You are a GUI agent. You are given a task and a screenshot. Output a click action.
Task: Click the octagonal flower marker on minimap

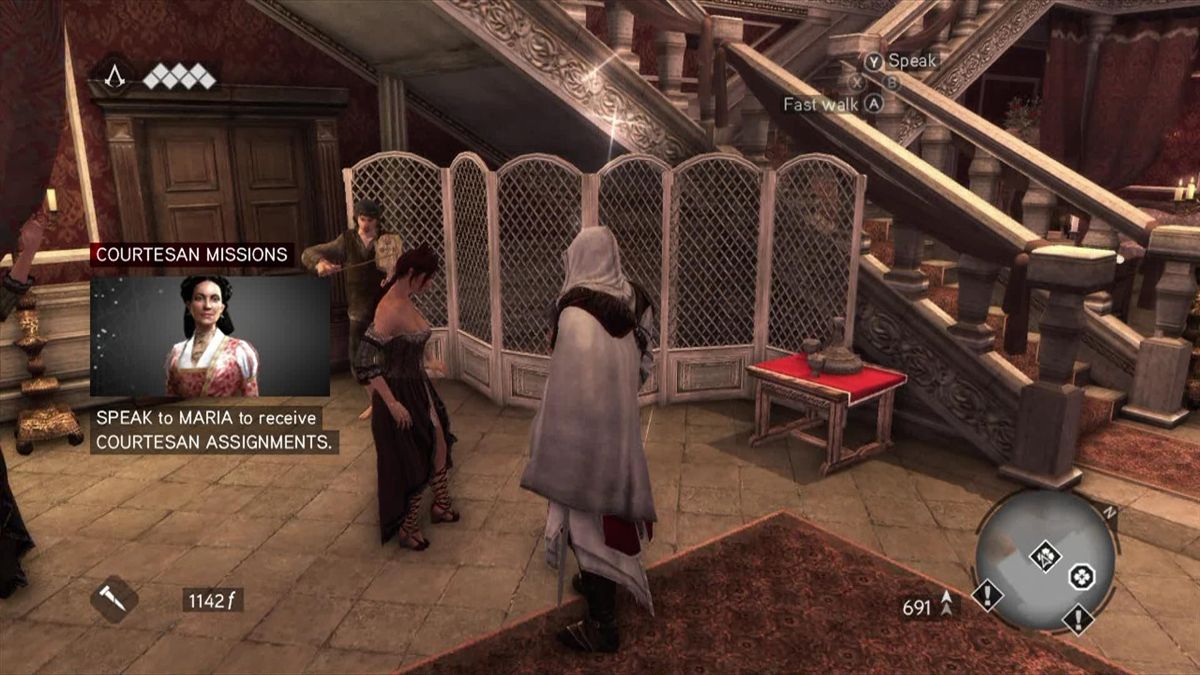[1081, 575]
